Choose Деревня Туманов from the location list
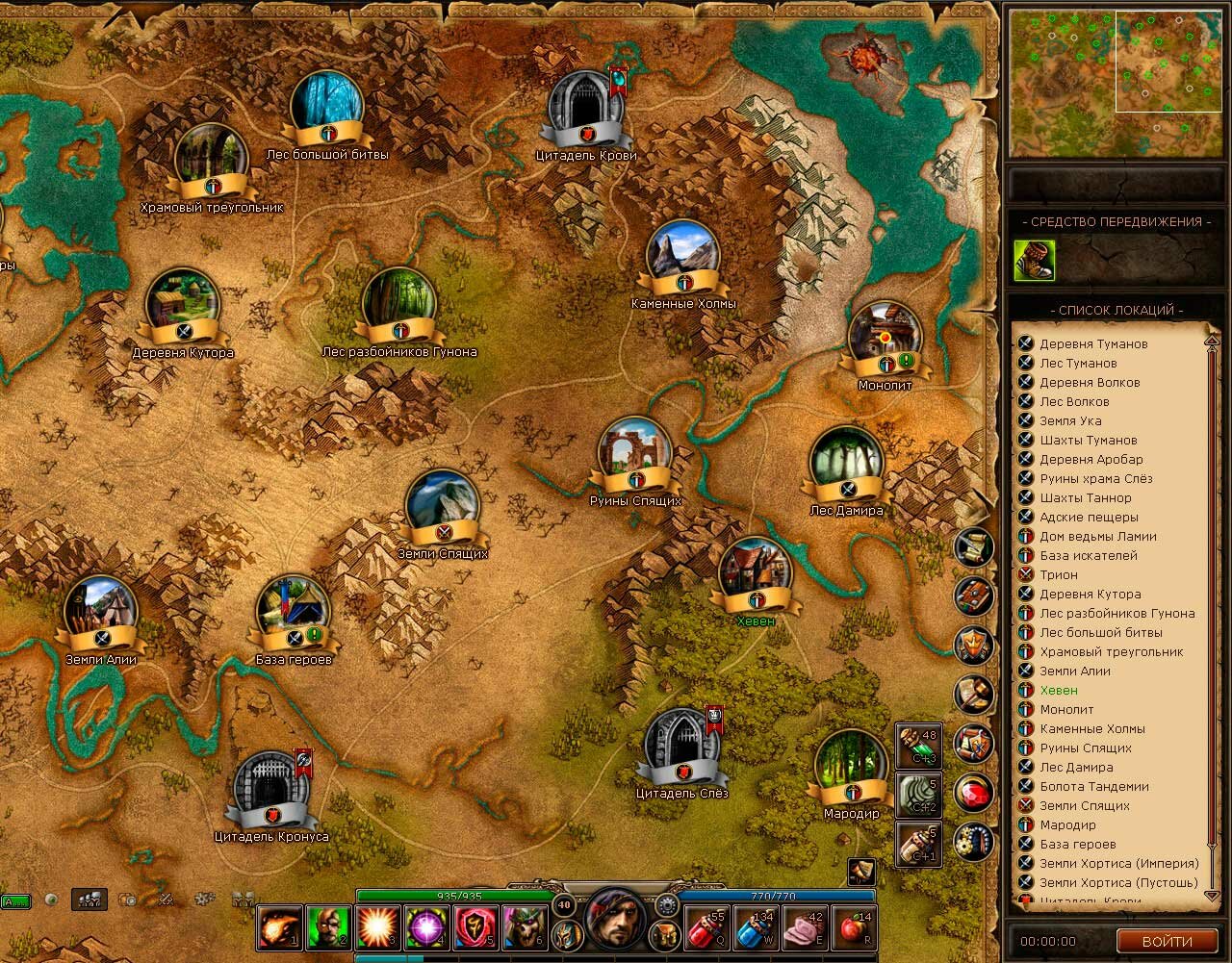The image size is (1232, 963). coord(1093,343)
